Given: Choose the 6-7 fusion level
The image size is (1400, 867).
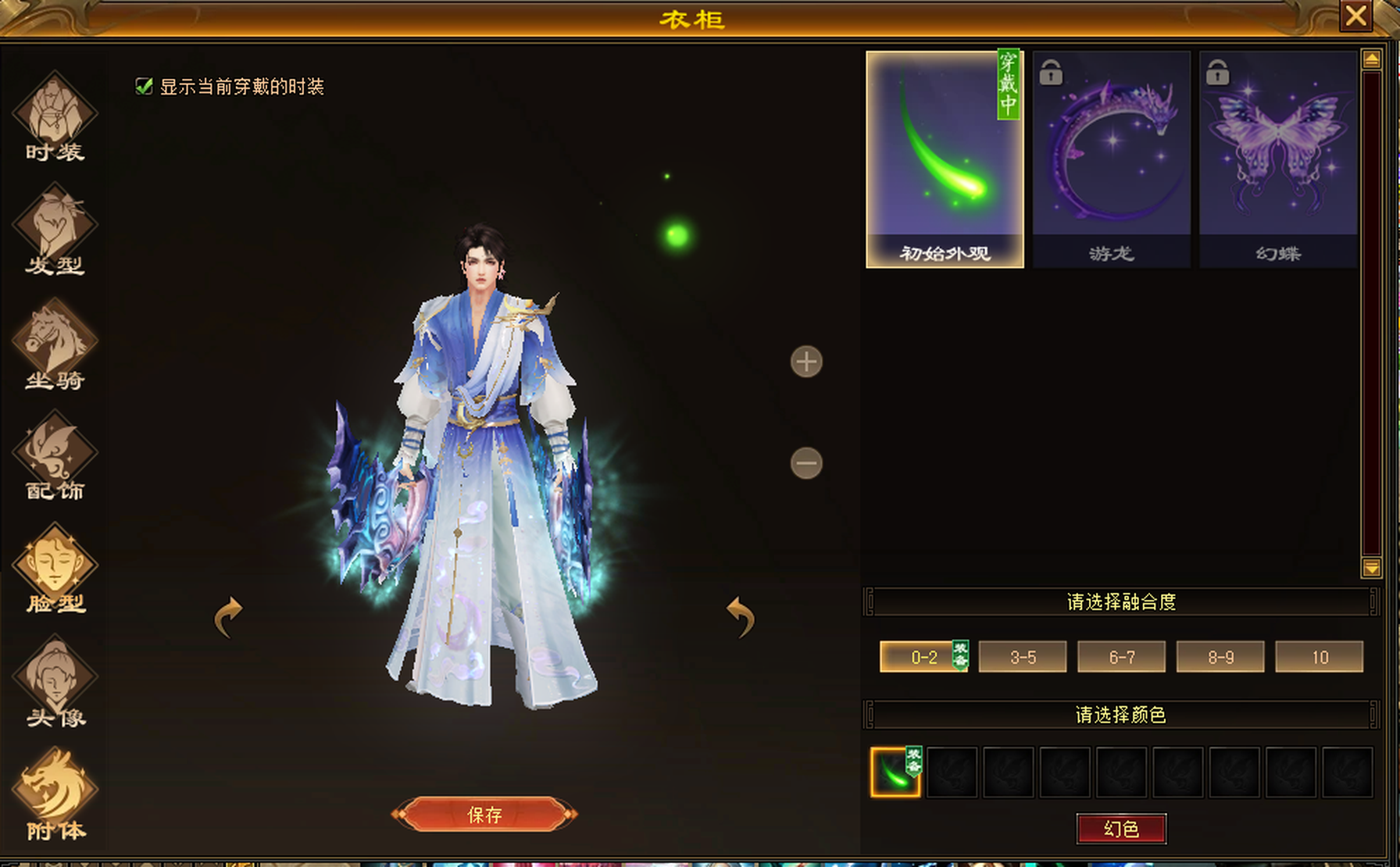Looking at the screenshot, I should [x=1121, y=657].
